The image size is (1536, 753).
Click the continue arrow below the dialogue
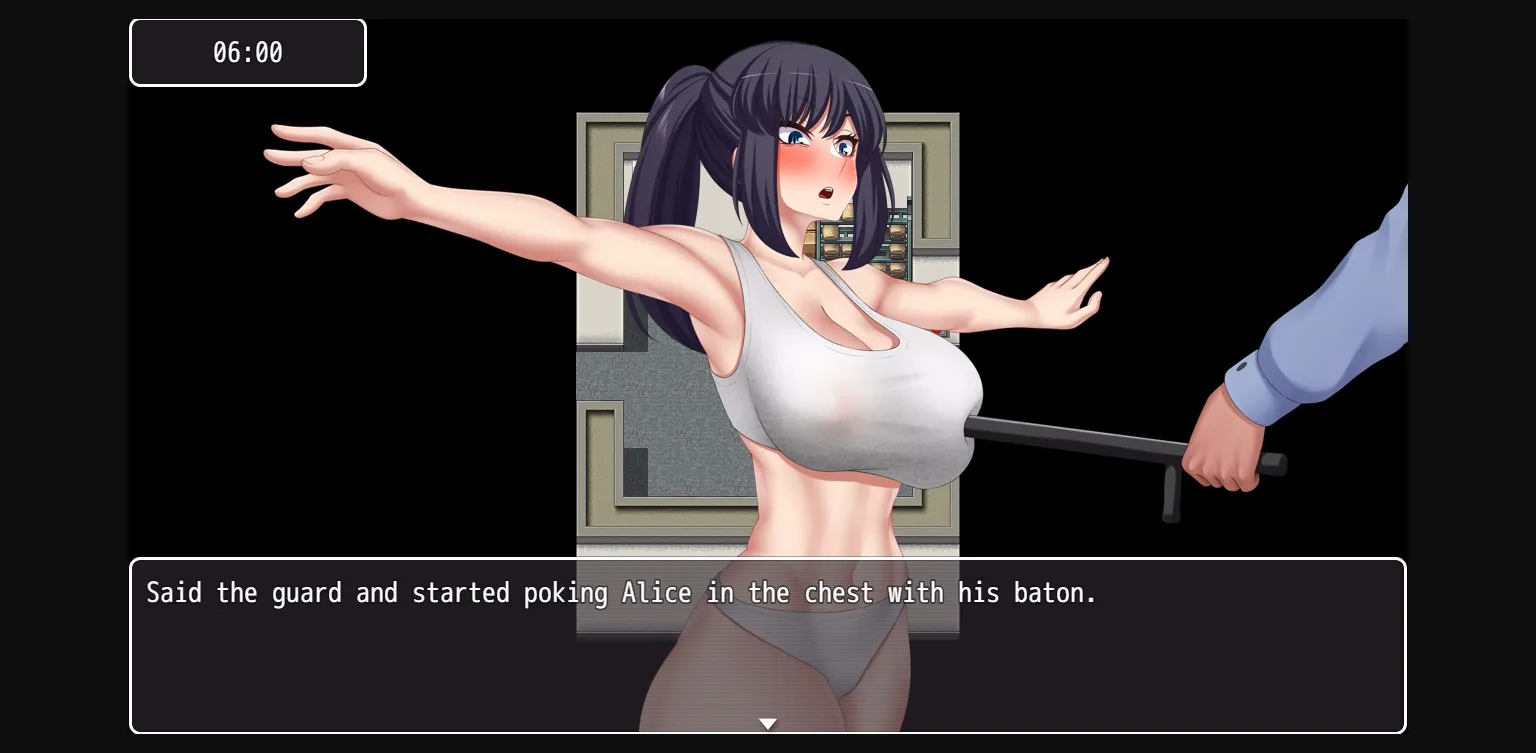(x=768, y=723)
